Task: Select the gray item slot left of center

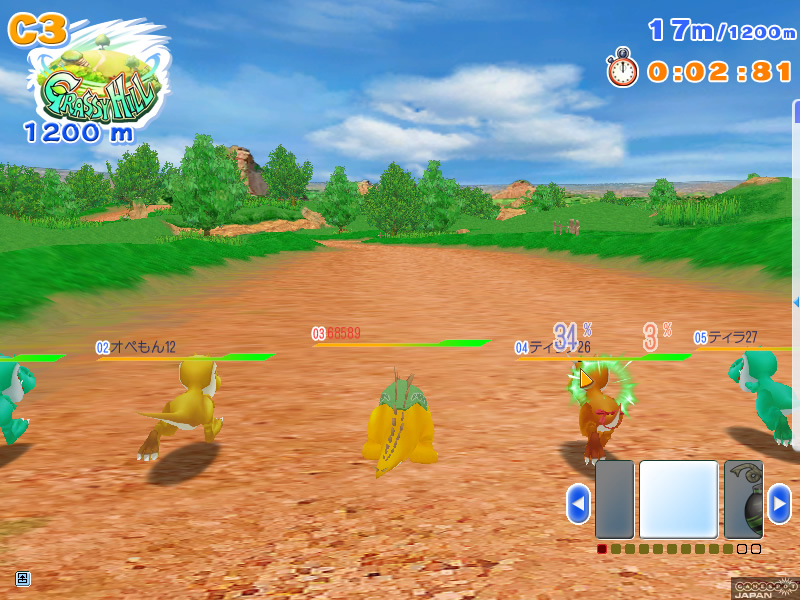Action: pos(614,500)
